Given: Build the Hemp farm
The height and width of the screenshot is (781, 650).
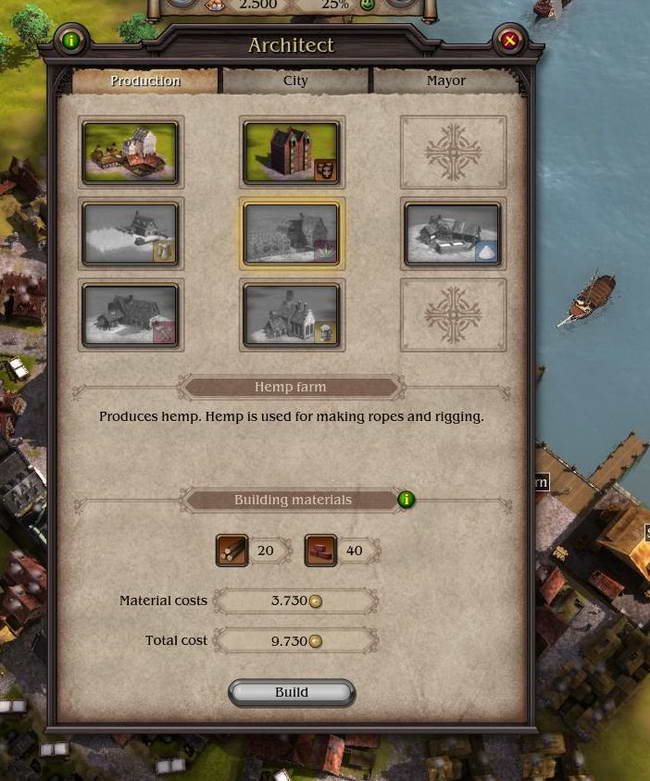Looking at the screenshot, I should [x=291, y=692].
